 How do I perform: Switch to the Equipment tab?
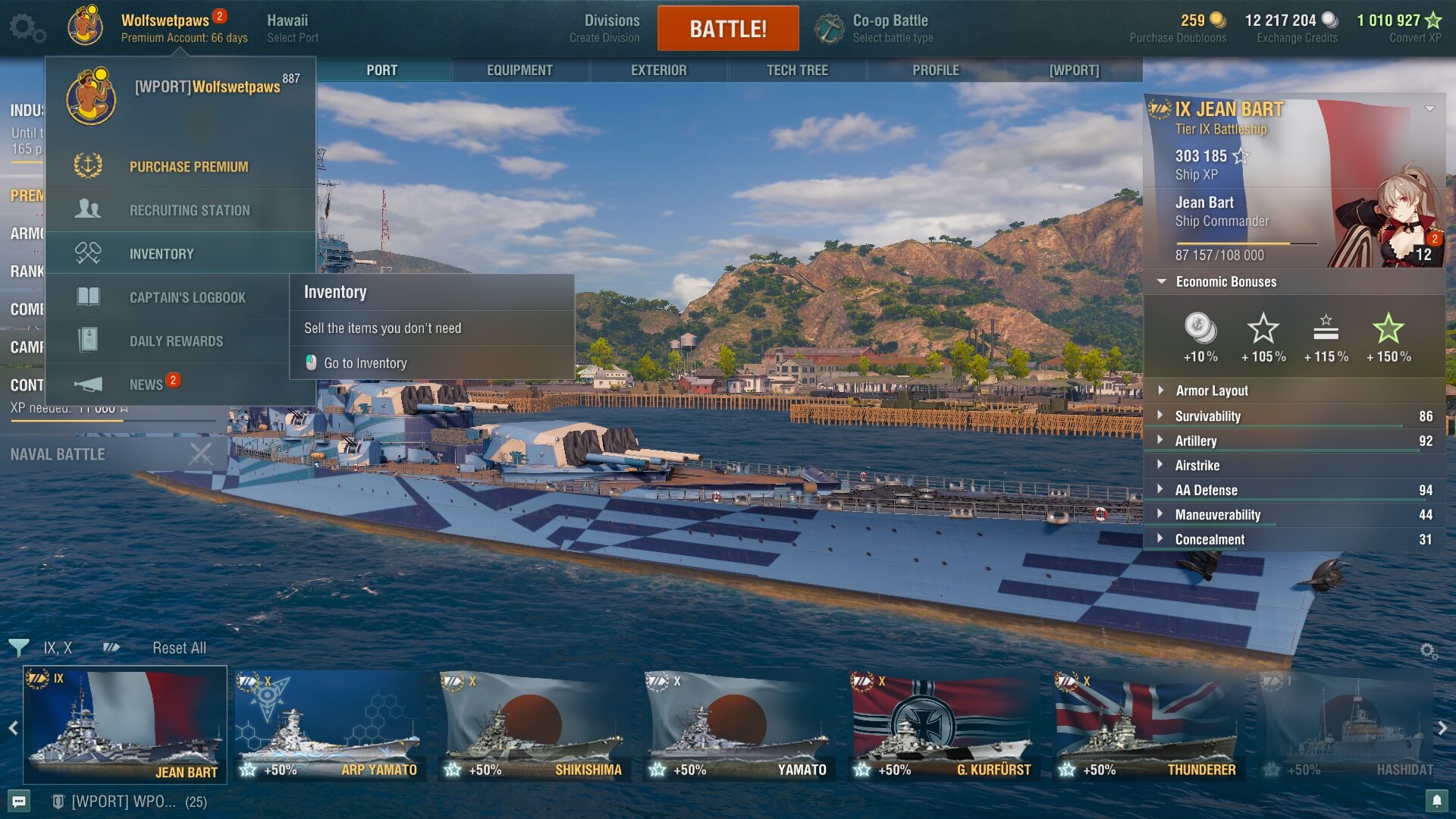(519, 71)
